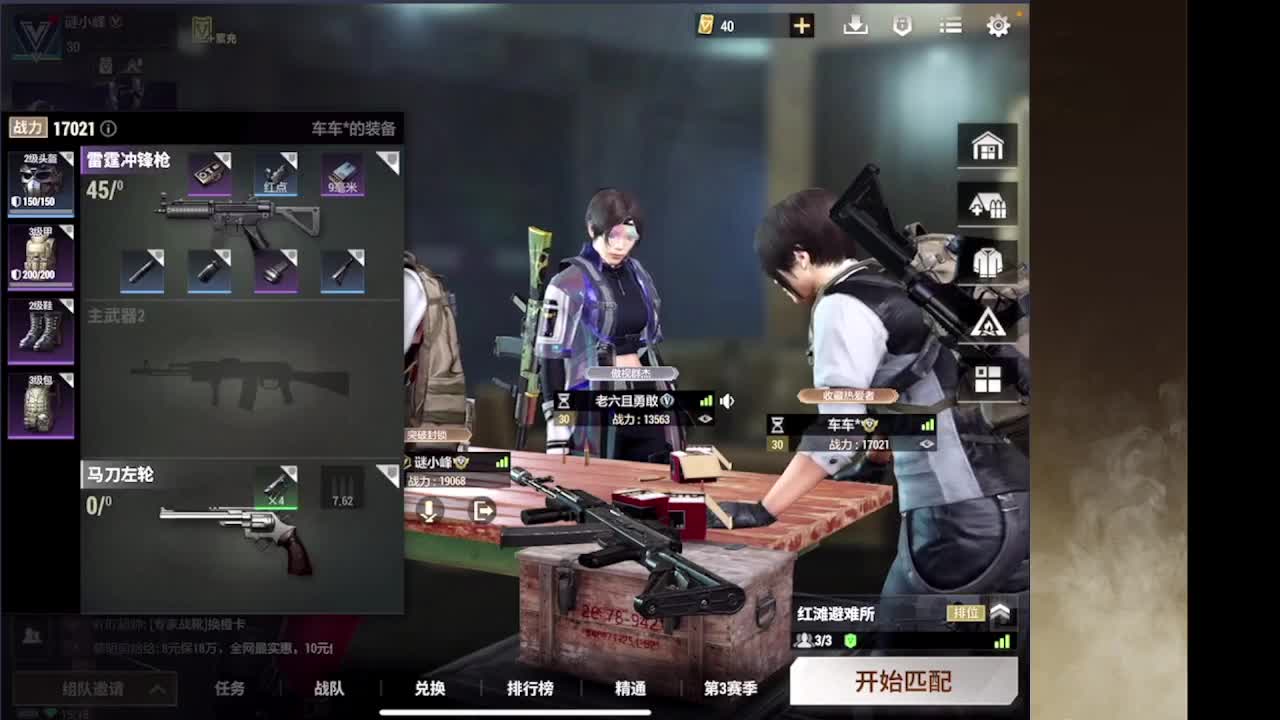Toggle voice output speaker beside 老六且勇敢
The image size is (1280, 720).
tap(727, 402)
